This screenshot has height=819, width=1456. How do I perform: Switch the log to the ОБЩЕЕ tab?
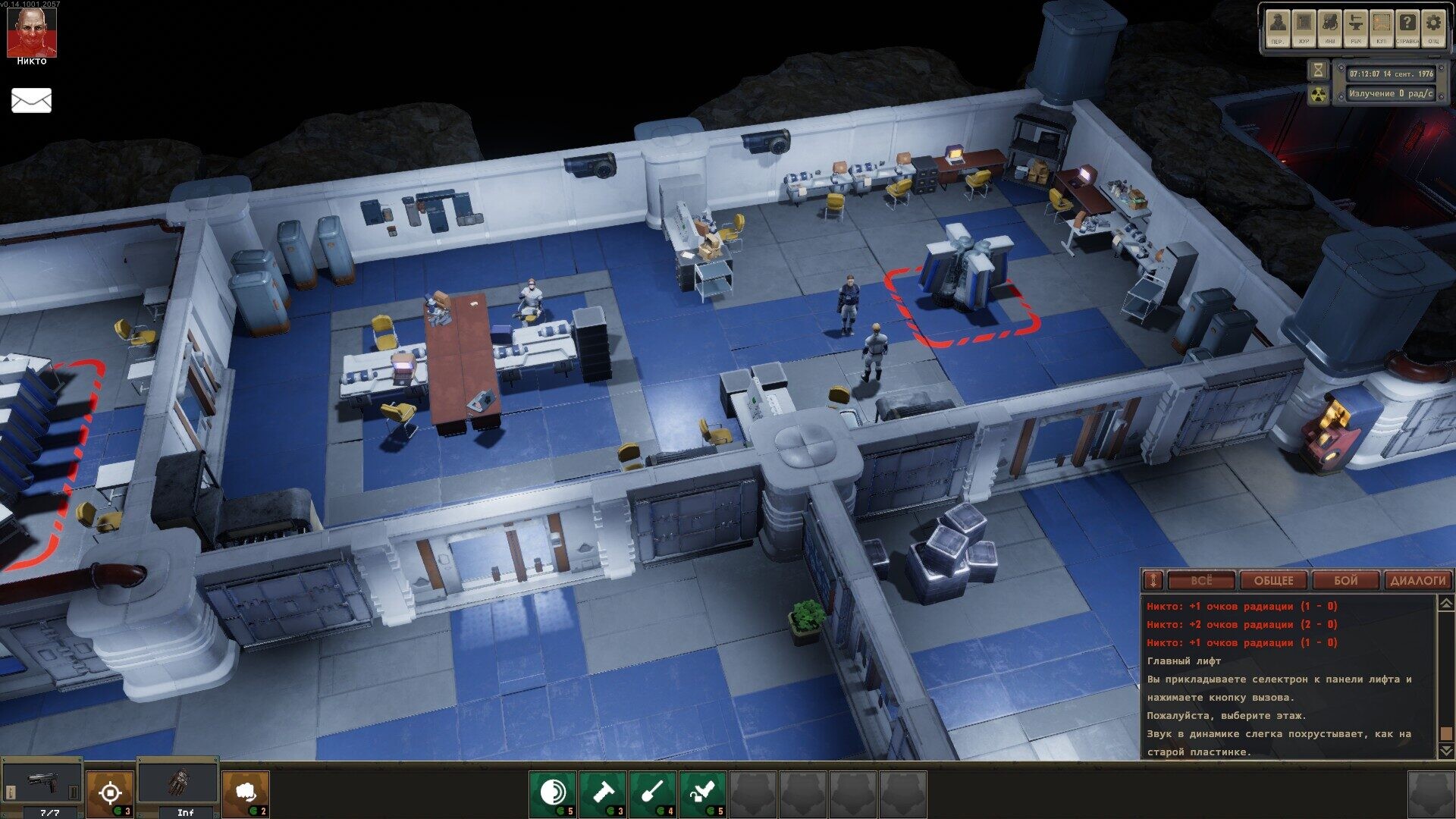[1273, 581]
